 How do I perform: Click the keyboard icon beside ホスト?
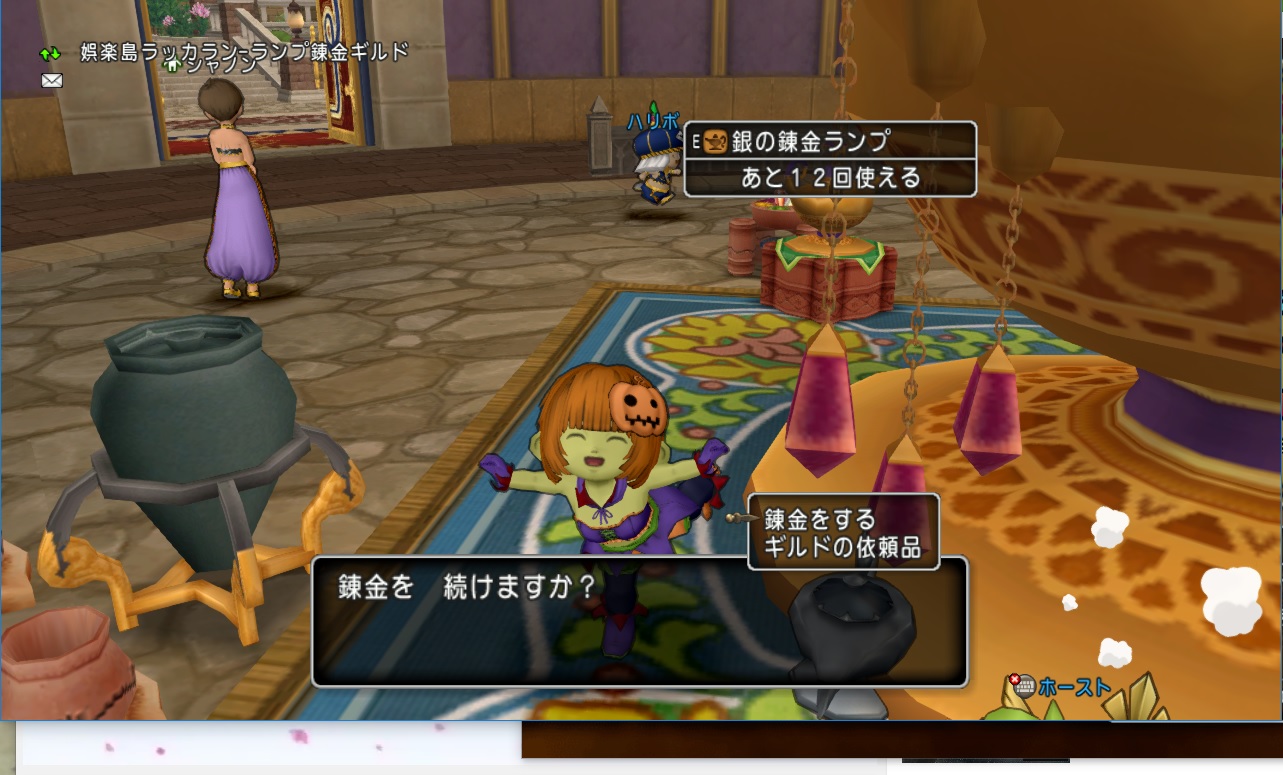pyautogui.click(x=1026, y=687)
